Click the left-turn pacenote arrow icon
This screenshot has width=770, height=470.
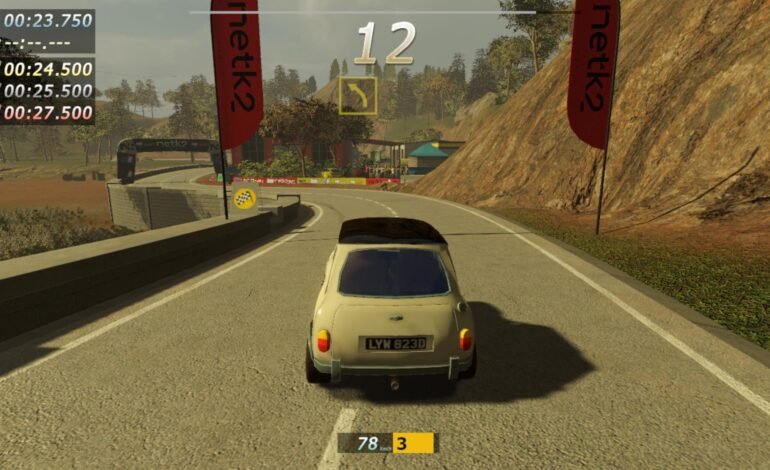pos(358,95)
